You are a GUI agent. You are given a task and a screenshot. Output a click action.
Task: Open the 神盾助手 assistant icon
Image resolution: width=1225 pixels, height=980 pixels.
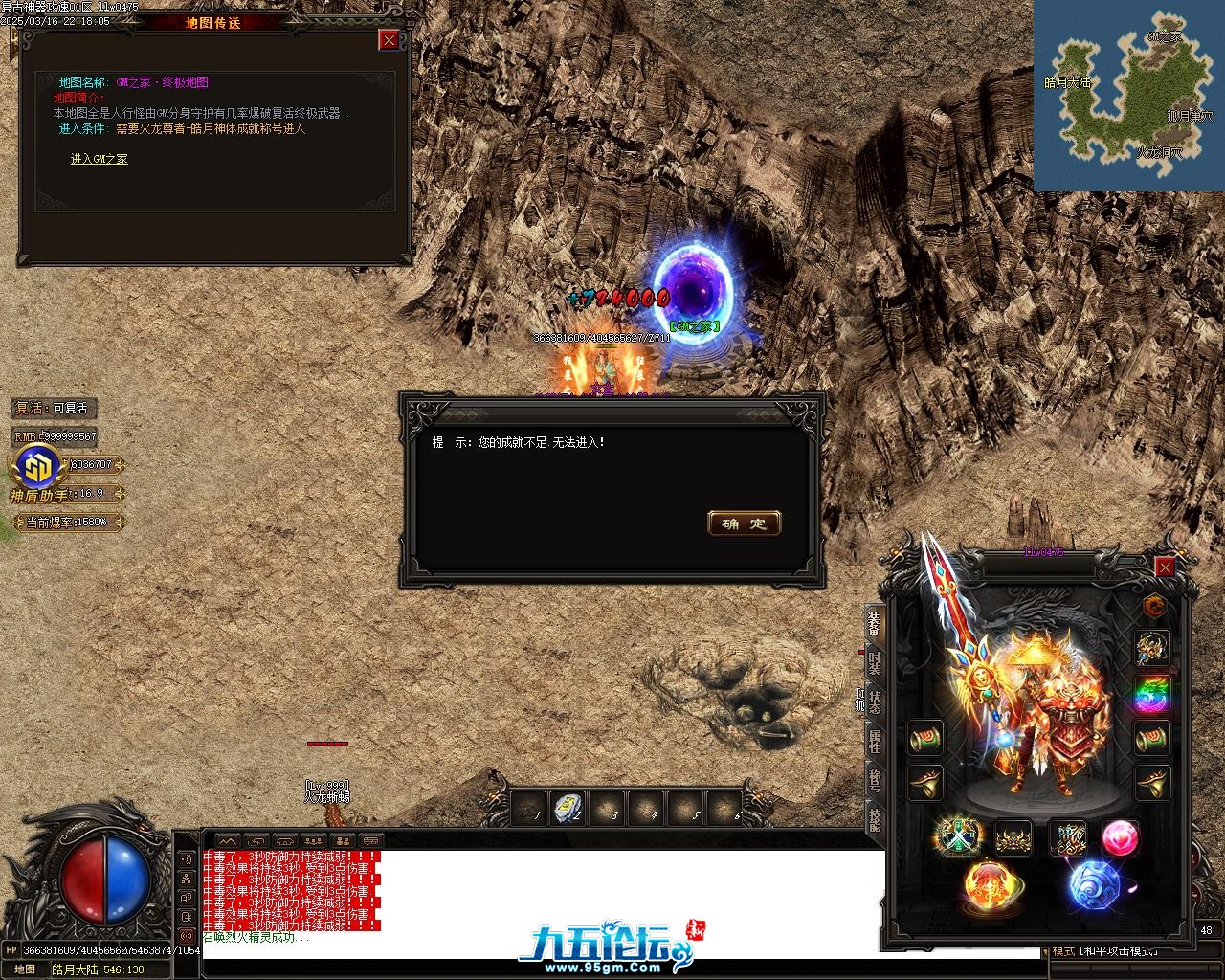[x=38, y=468]
